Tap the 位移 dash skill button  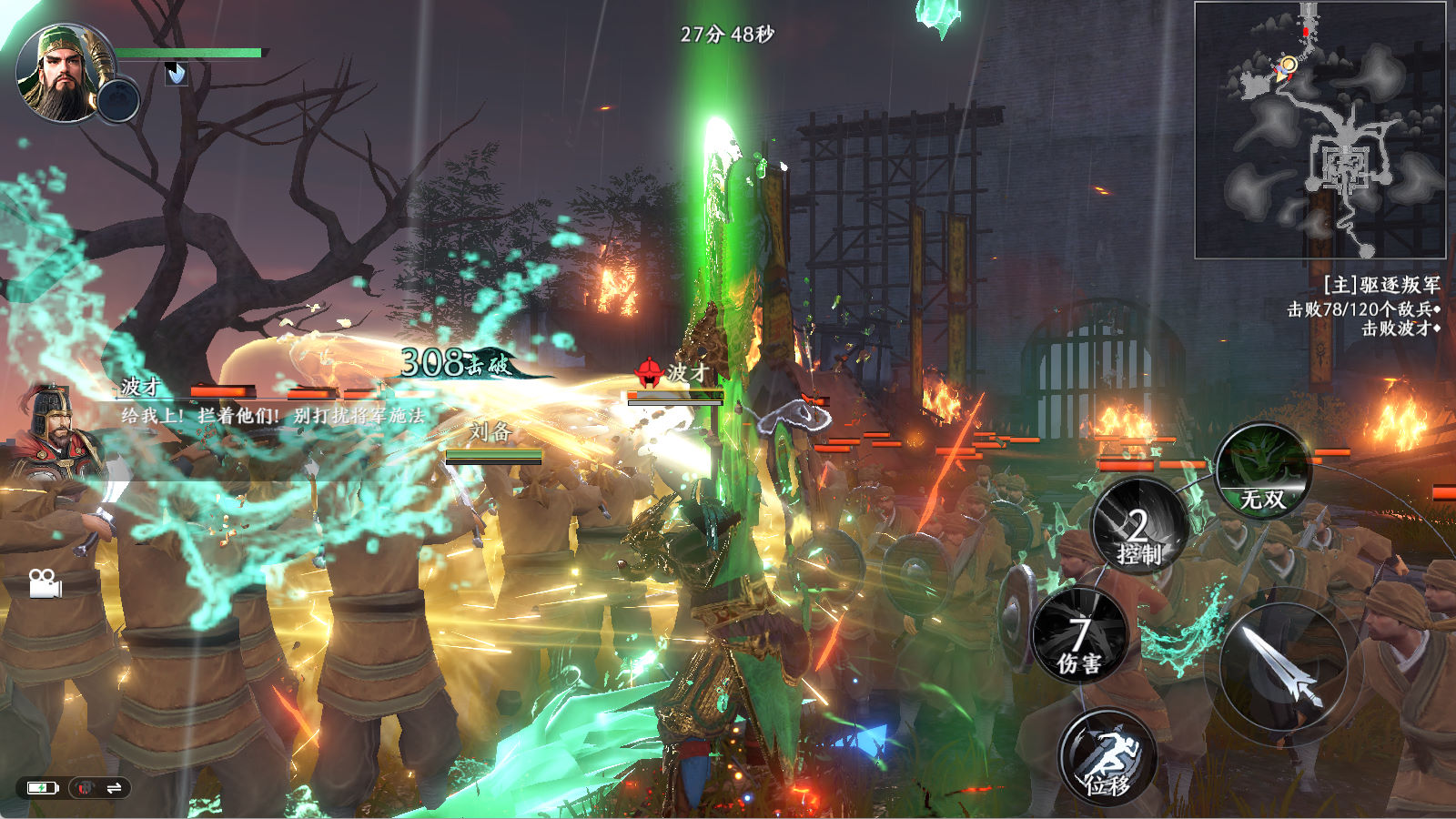click(x=1107, y=758)
